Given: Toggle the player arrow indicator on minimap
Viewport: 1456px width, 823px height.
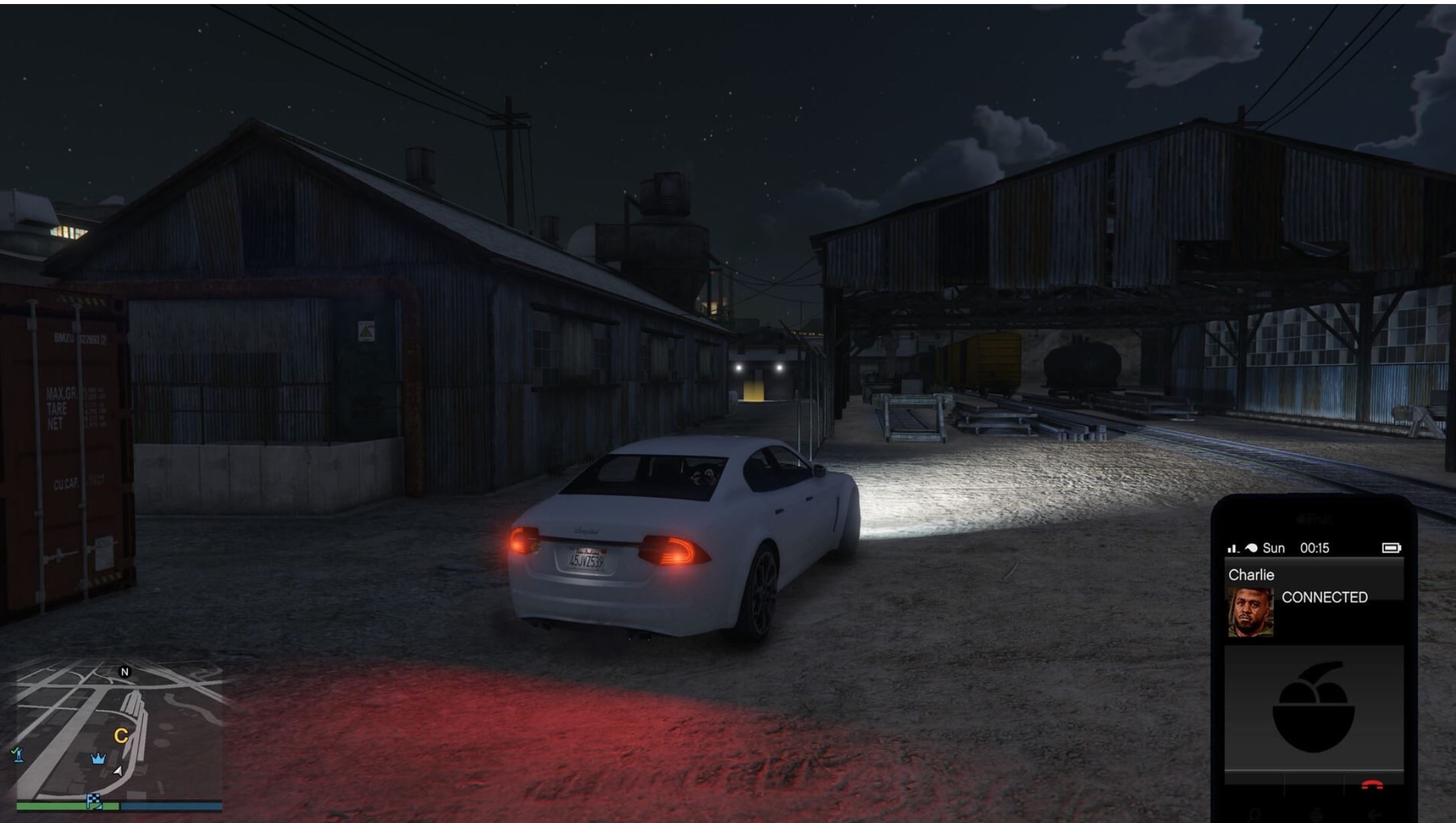Looking at the screenshot, I should click(118, 772).
